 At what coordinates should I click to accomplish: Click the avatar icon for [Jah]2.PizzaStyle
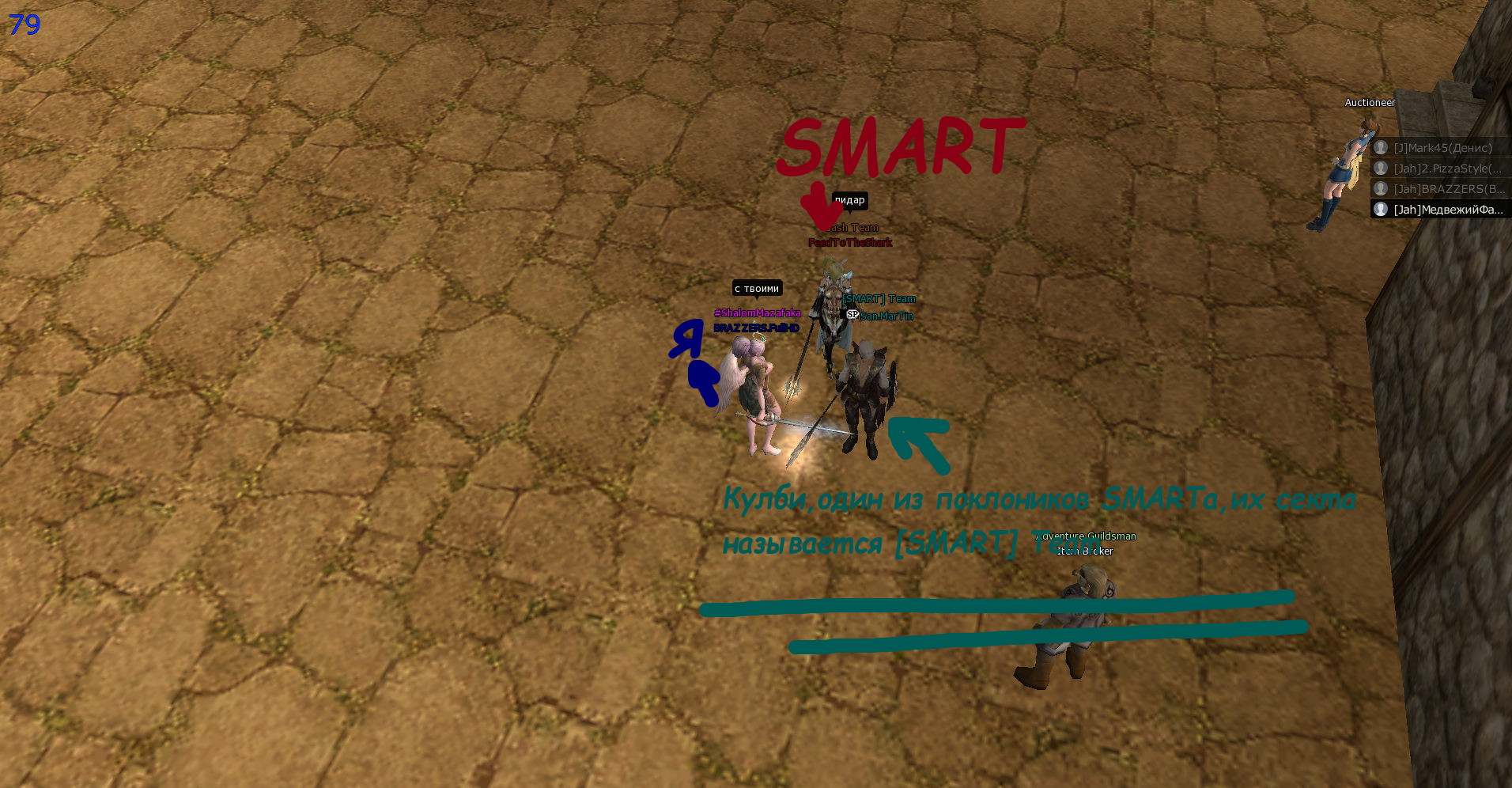1381,169
